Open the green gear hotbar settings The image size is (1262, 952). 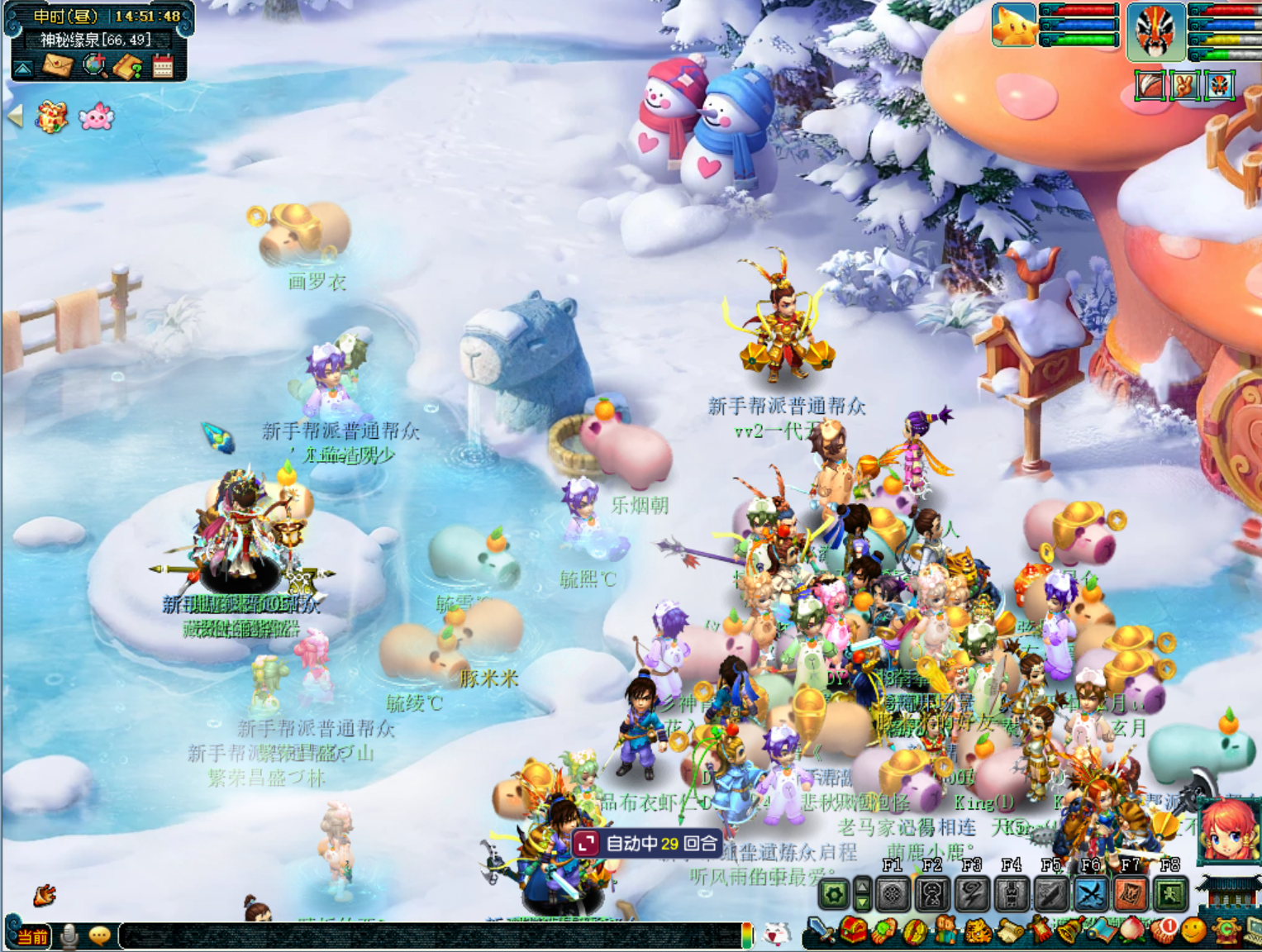(x=834, y=894)
